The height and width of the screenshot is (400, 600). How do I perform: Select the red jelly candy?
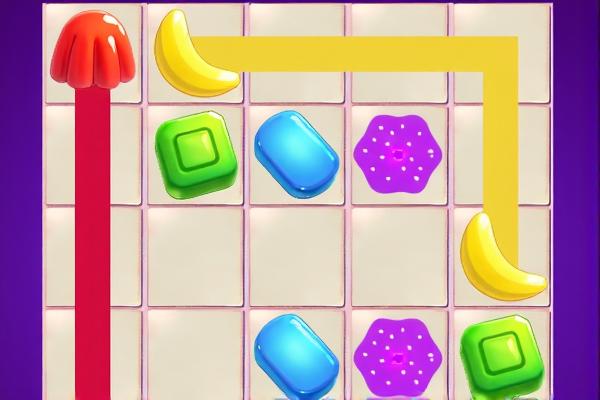94,50
